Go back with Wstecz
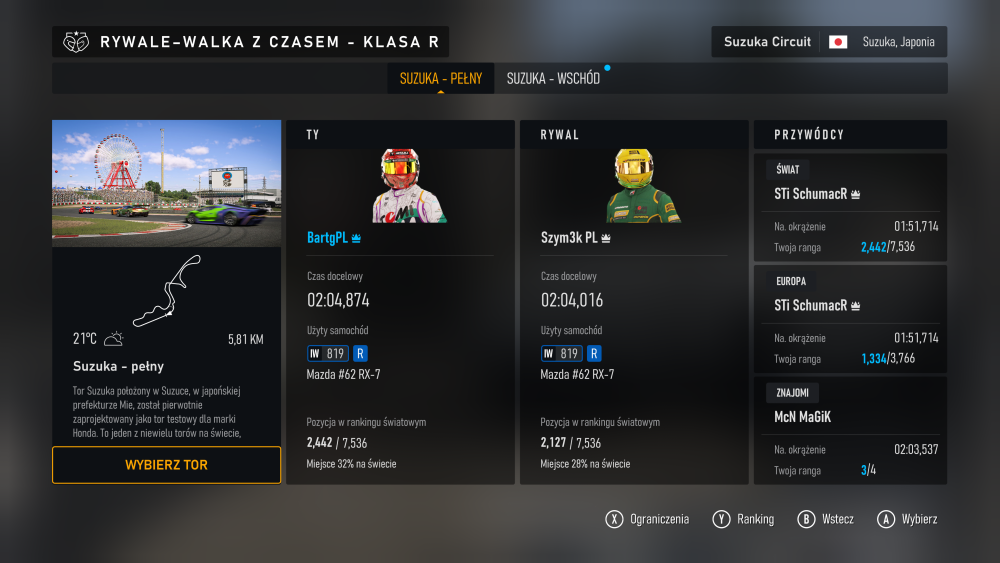 click(828, 519)
